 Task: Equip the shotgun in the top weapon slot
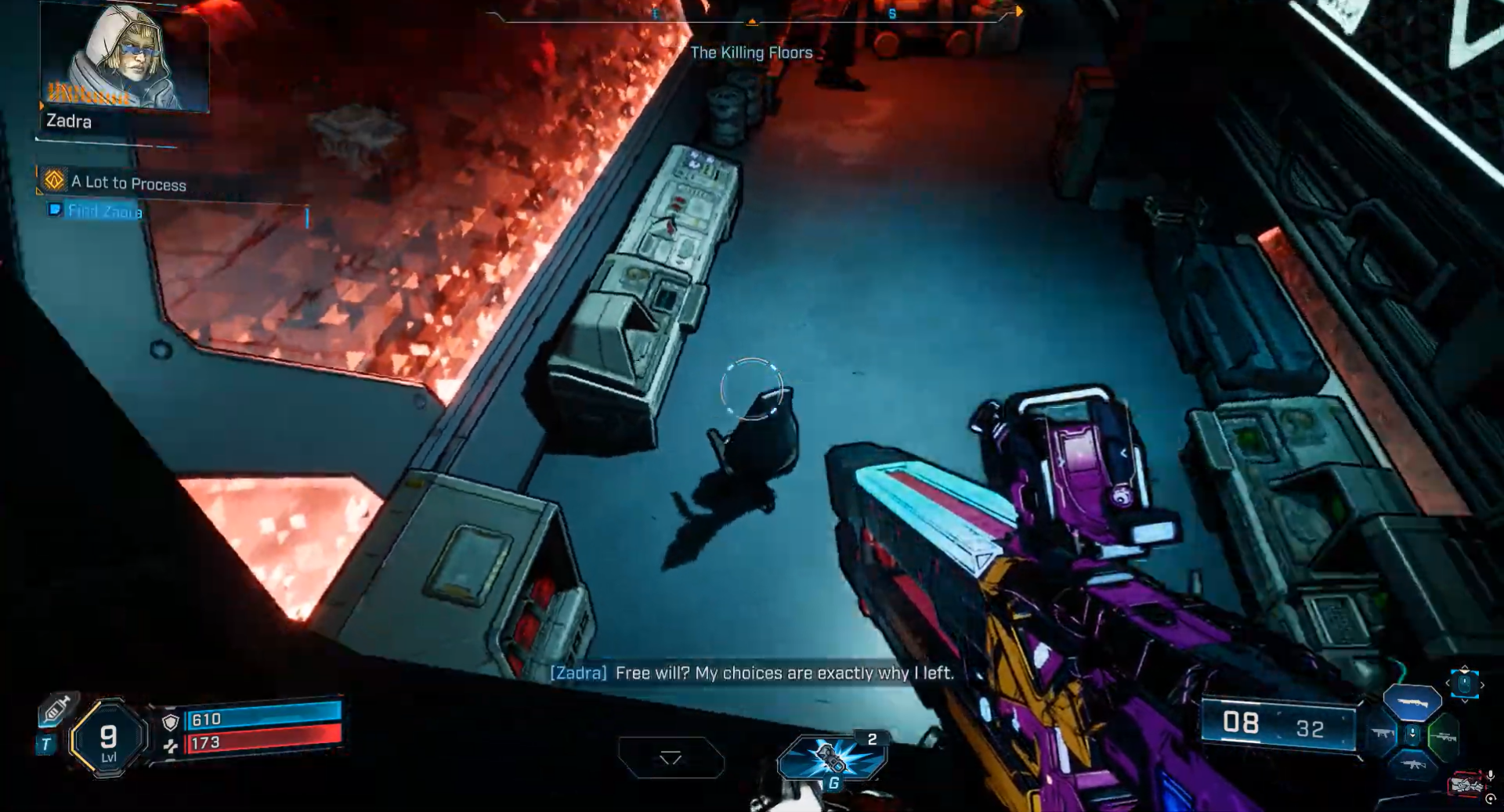click(x=1412, y=702)
